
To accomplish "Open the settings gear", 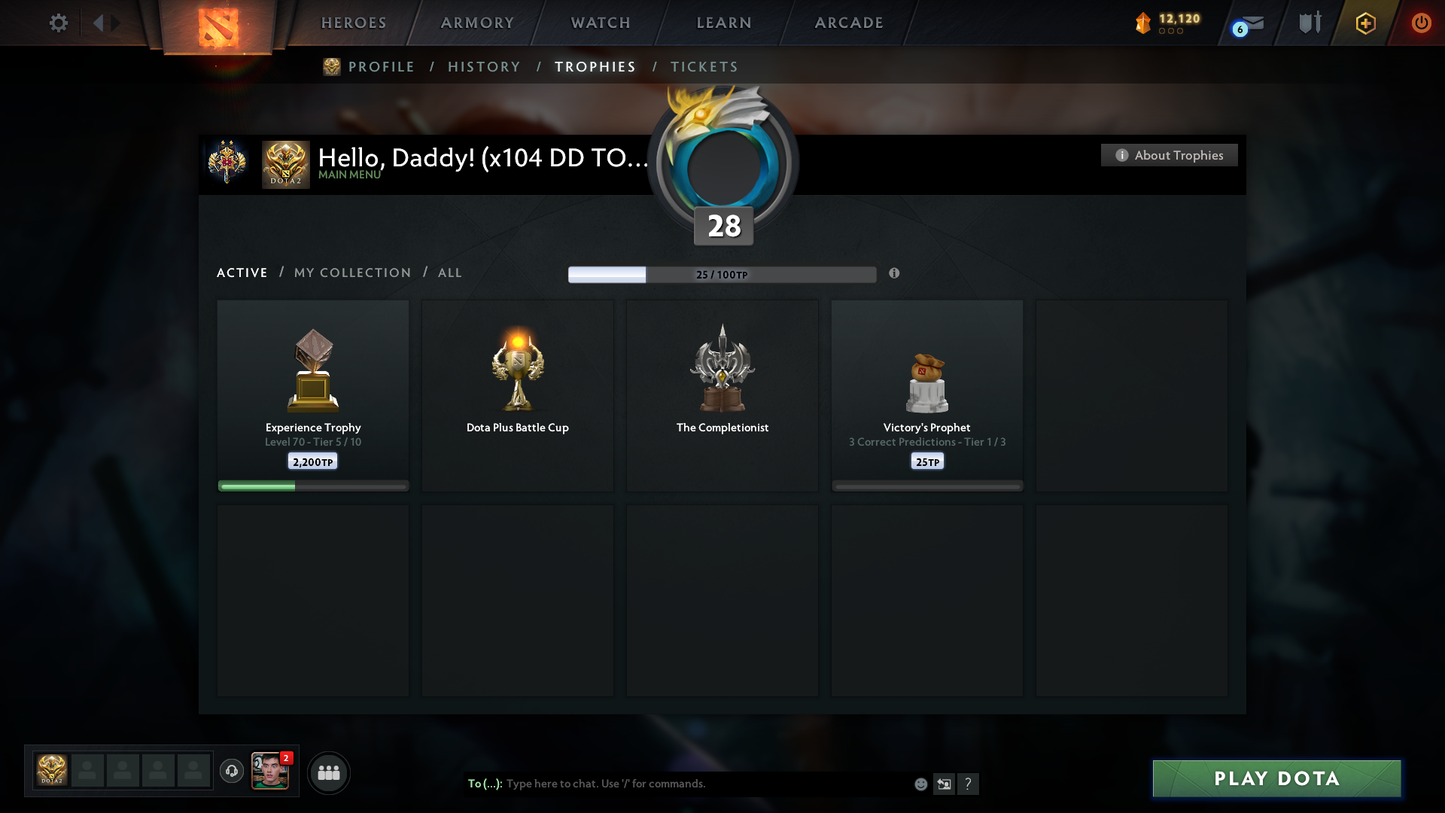I will point(58,22).
